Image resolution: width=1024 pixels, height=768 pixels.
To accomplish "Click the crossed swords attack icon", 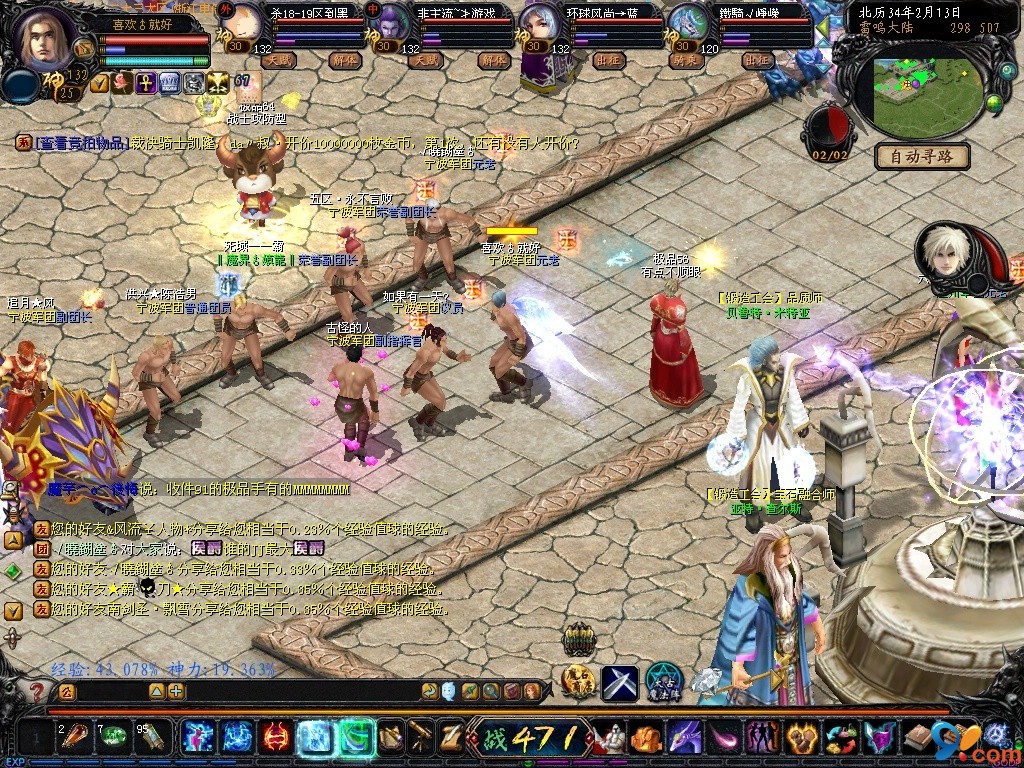I will coord(619,682).
